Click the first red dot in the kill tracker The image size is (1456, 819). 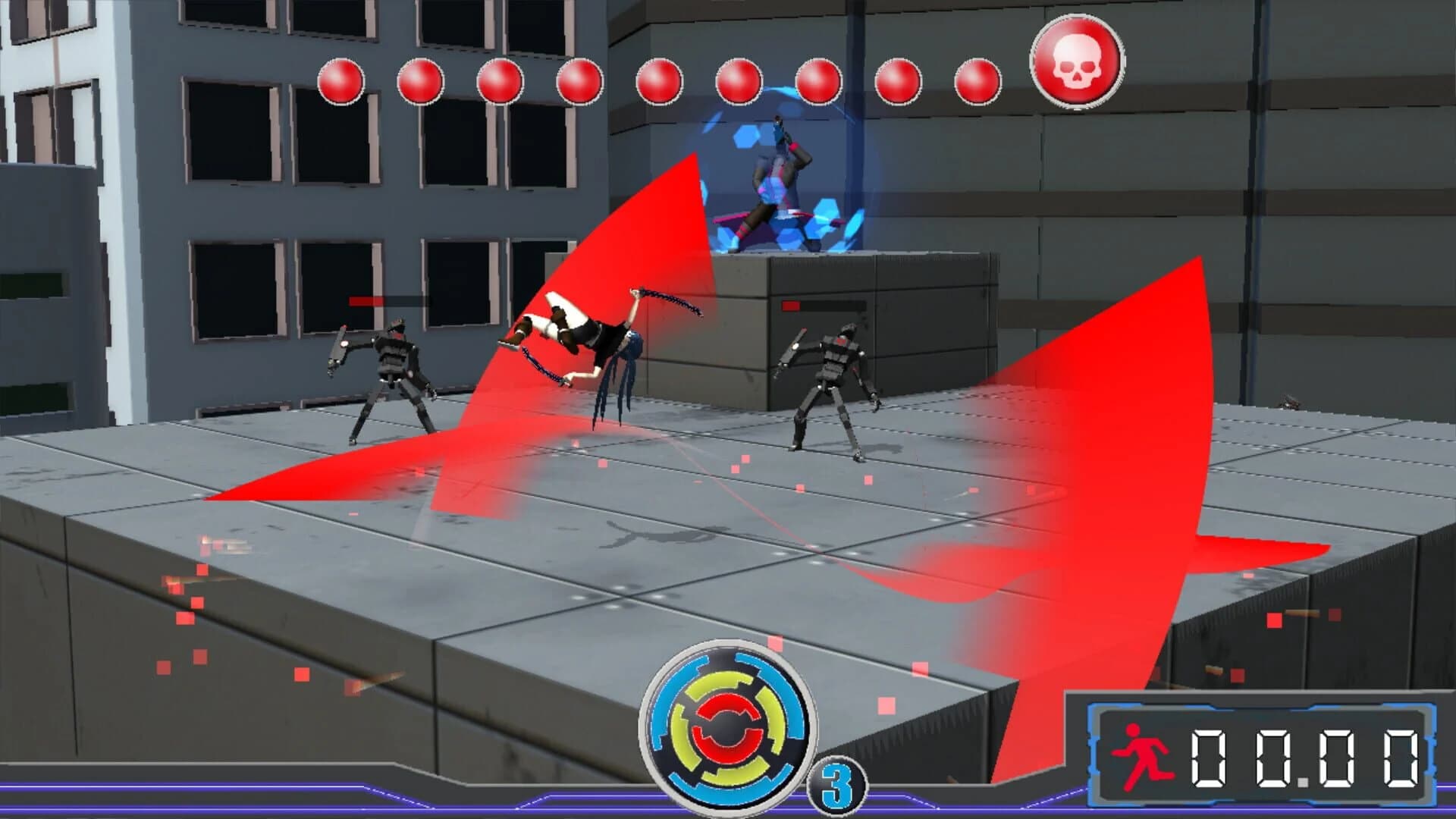342,80
